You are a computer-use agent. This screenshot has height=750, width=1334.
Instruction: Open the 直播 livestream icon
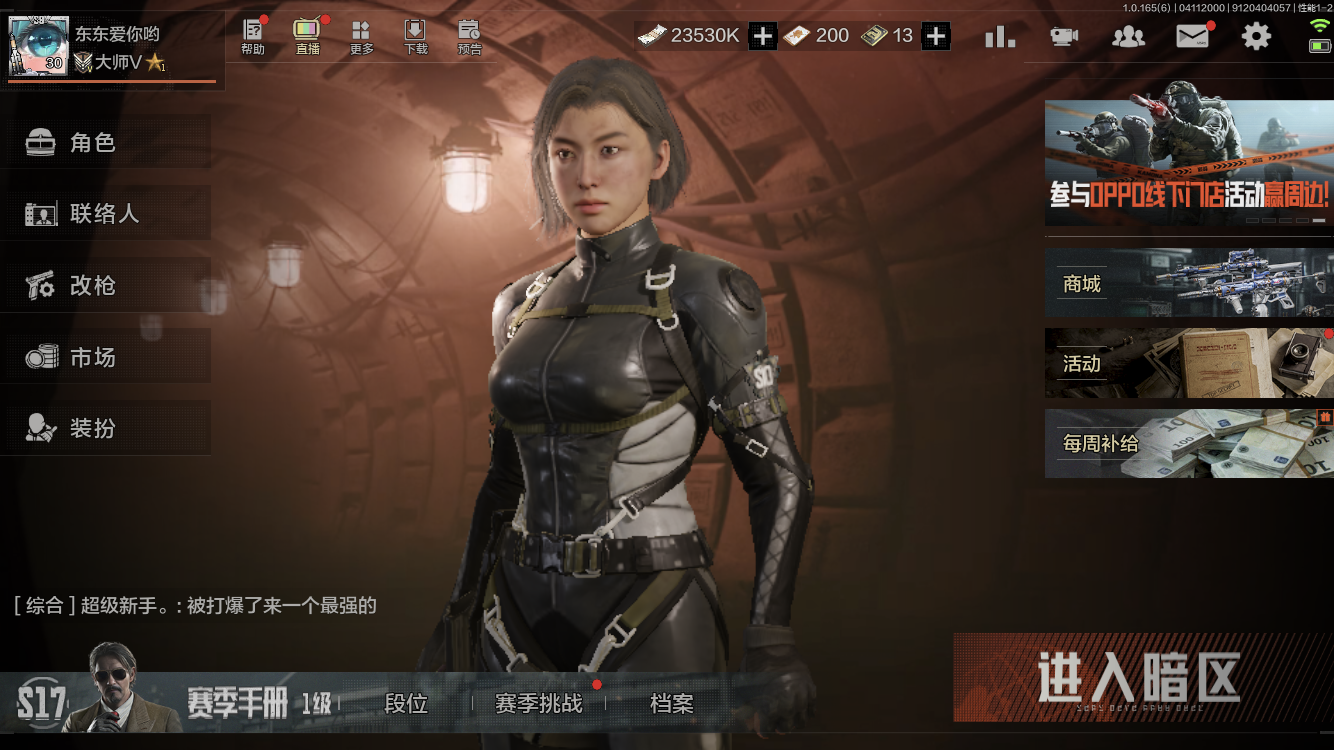[x=307, y=37]
